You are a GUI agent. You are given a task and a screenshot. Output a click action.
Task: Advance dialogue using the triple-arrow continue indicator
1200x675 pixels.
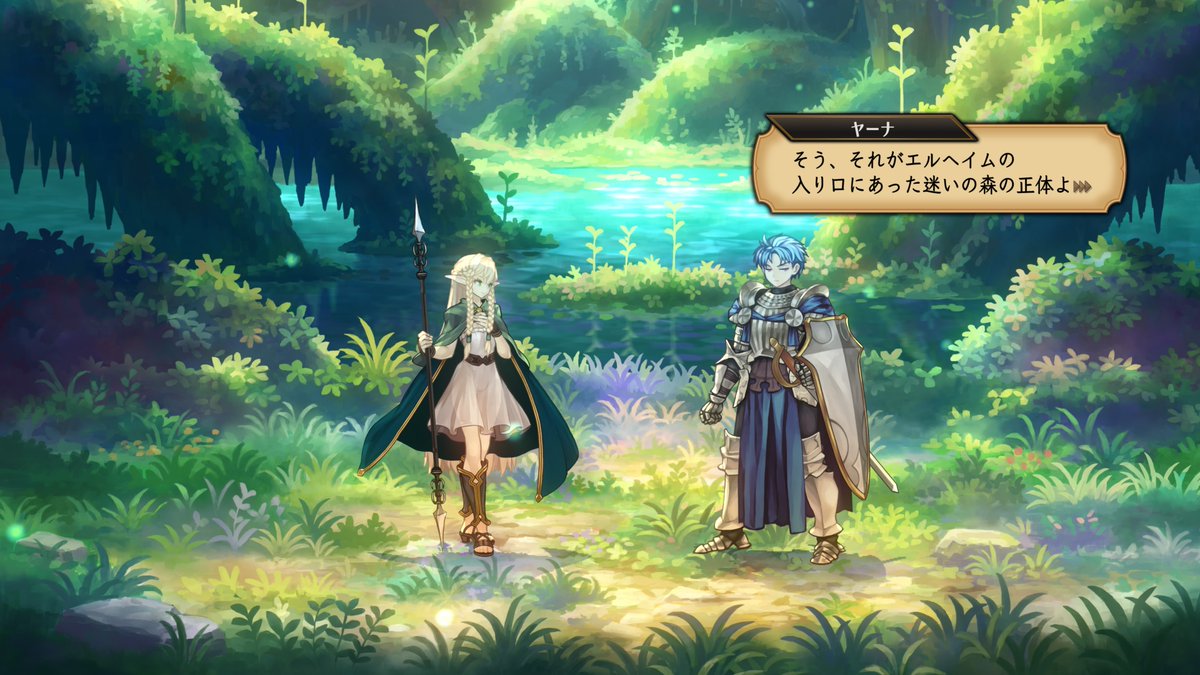click(x=1081, y=186)
